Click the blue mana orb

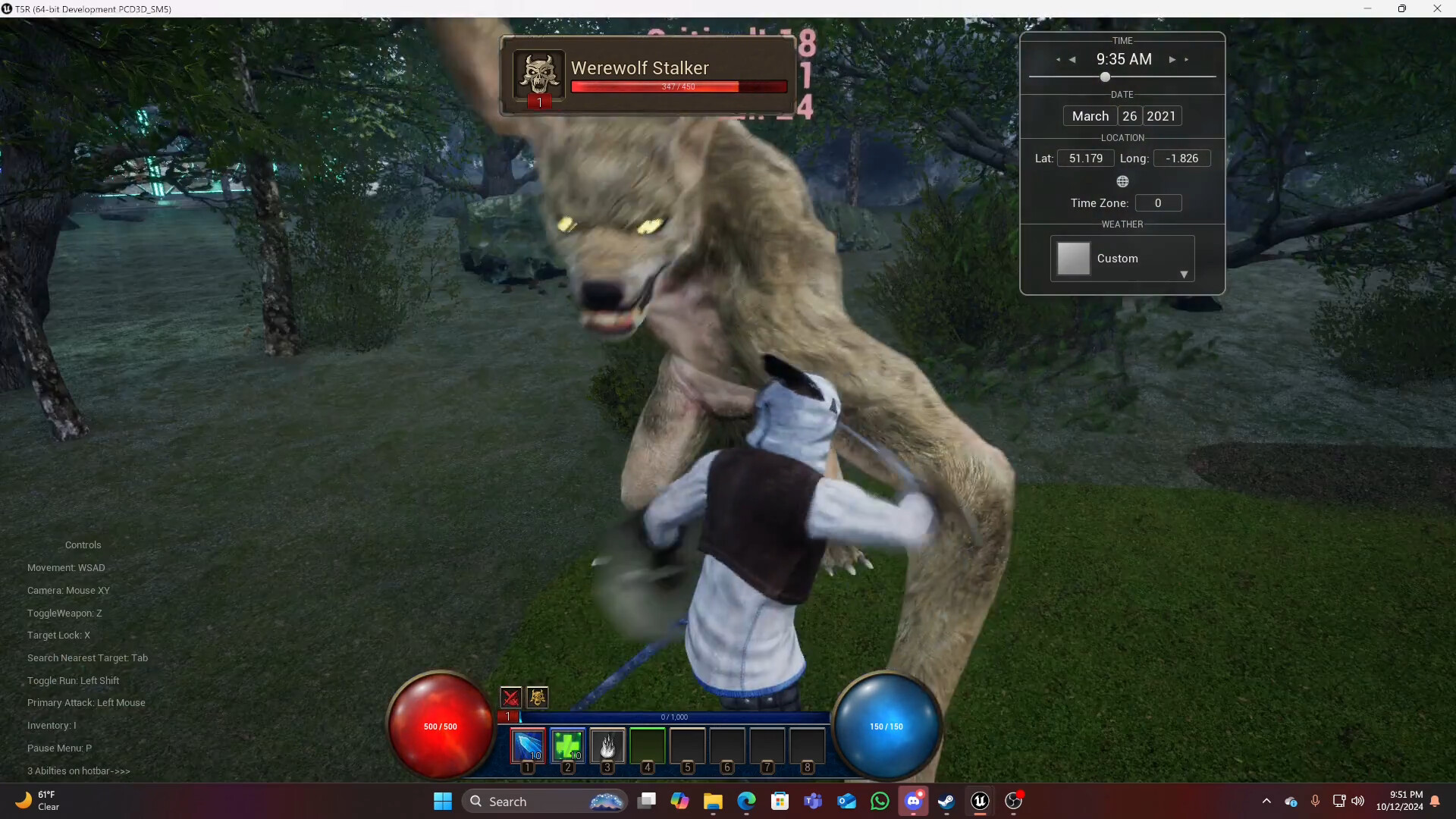(886, 726)
